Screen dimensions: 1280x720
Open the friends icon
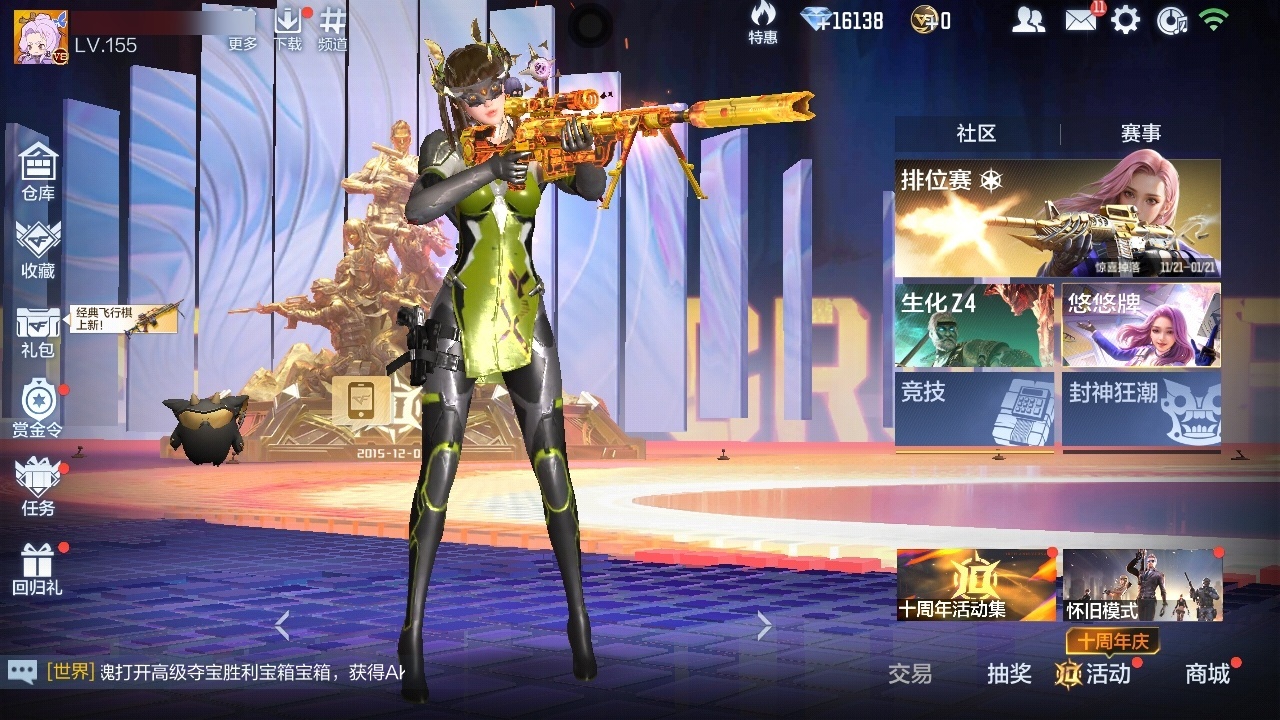tap(1028, 20)
